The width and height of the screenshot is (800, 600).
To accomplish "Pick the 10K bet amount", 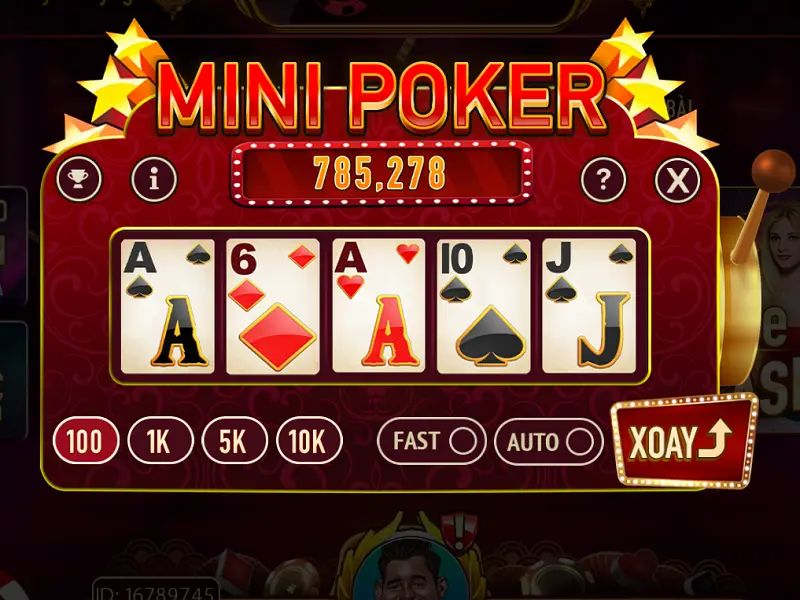I will coord(309,441).
